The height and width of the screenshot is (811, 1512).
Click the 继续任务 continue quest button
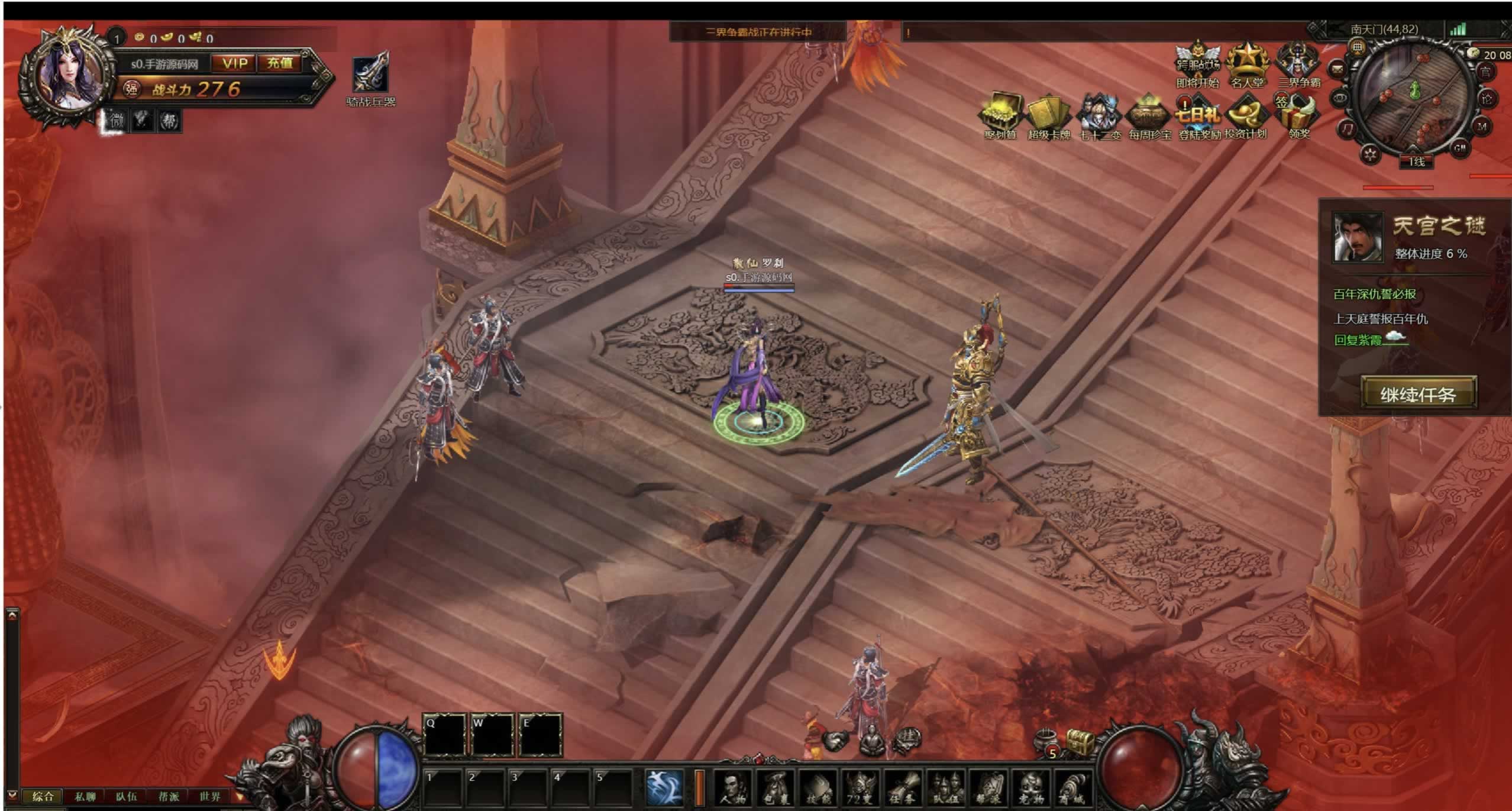1418,393
